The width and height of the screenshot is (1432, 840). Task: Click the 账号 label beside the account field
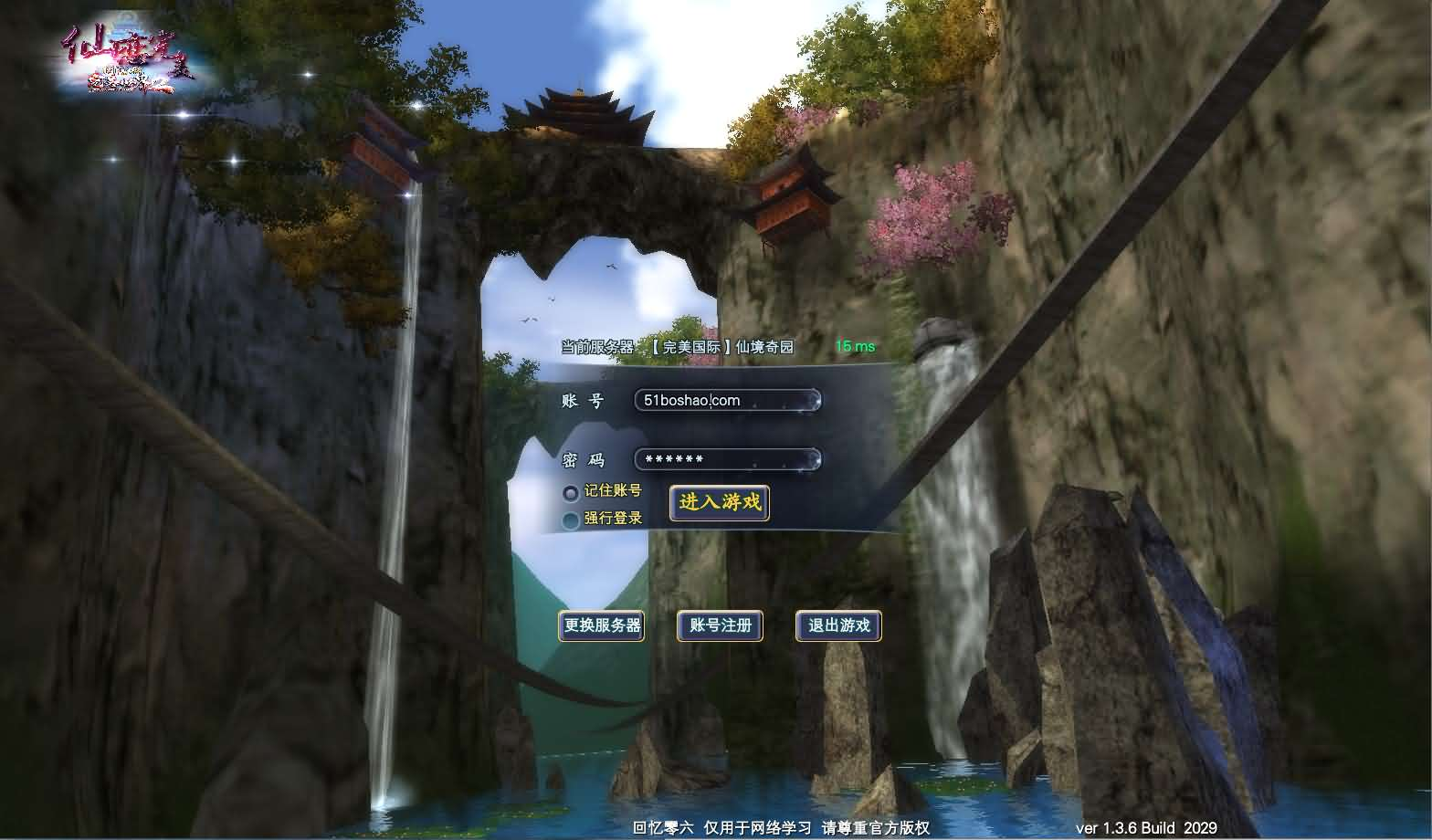pos(584,400)
